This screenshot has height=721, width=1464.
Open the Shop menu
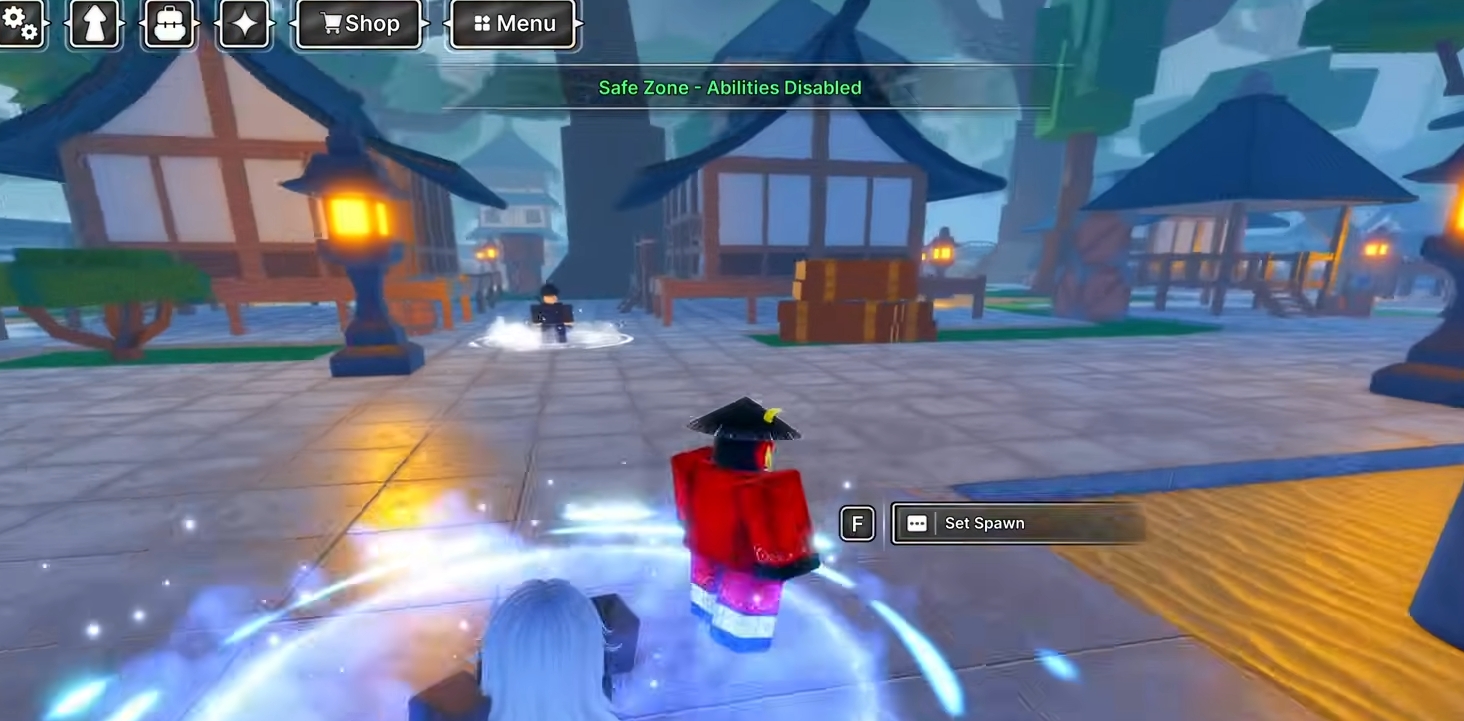tap(360, 23)
